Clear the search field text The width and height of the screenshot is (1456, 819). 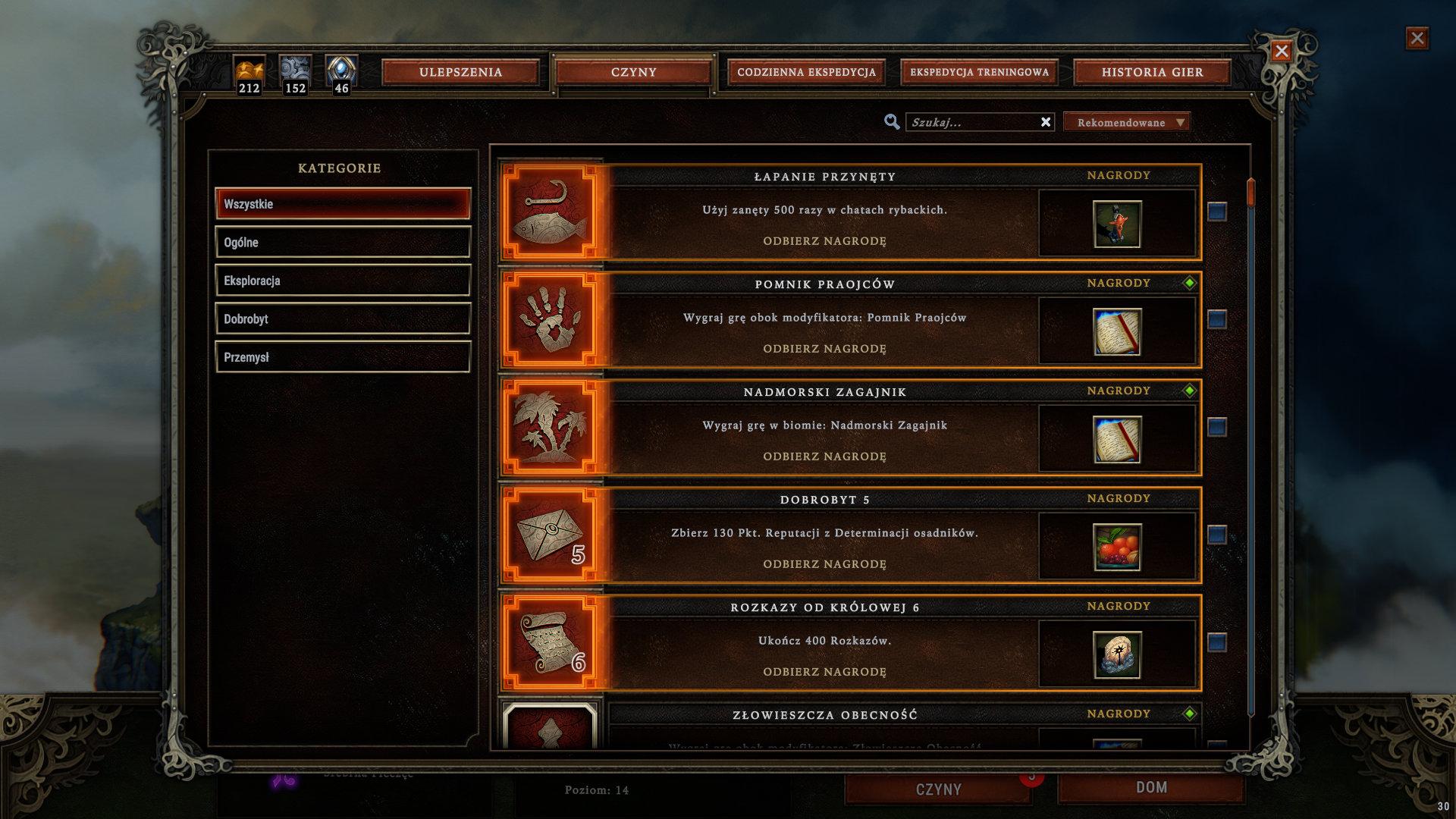(x=1046, y=122)
